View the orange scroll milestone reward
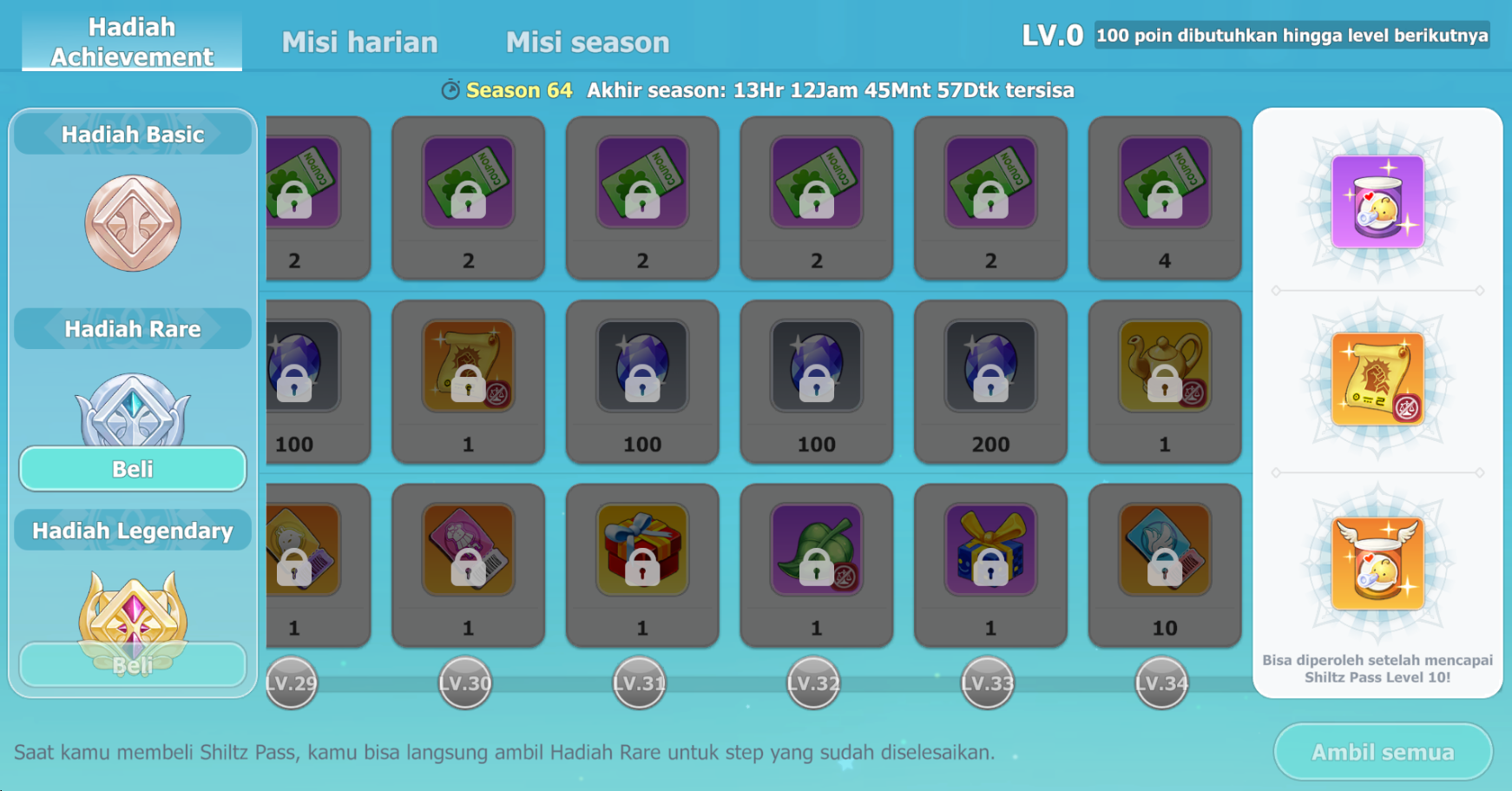The image size is (1512, 791). point(1377,379)
